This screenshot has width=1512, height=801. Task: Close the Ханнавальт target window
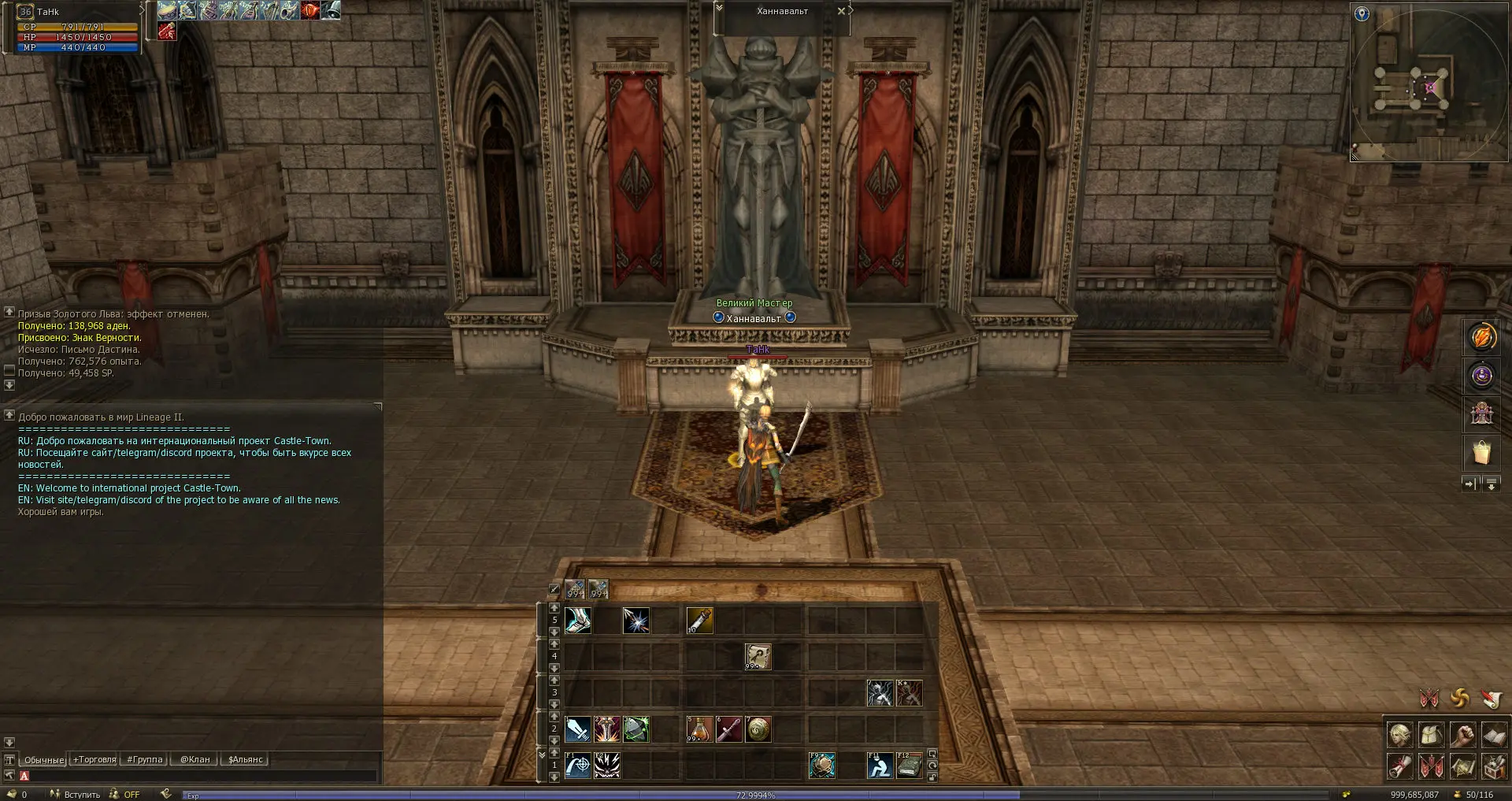click(841, 11)
